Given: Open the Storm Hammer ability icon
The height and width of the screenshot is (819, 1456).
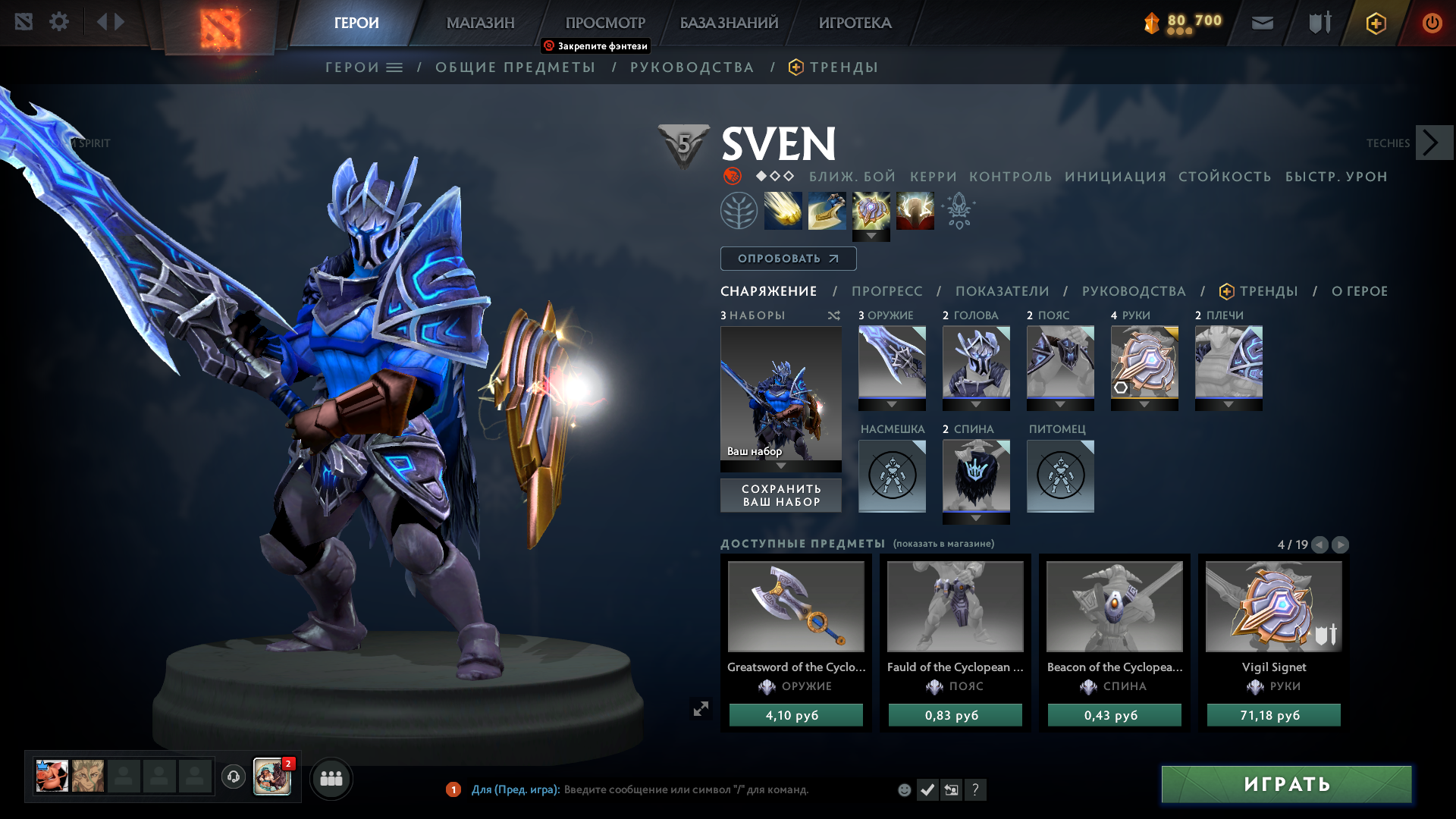Looking at the screenshot, I should pos(781,211).
